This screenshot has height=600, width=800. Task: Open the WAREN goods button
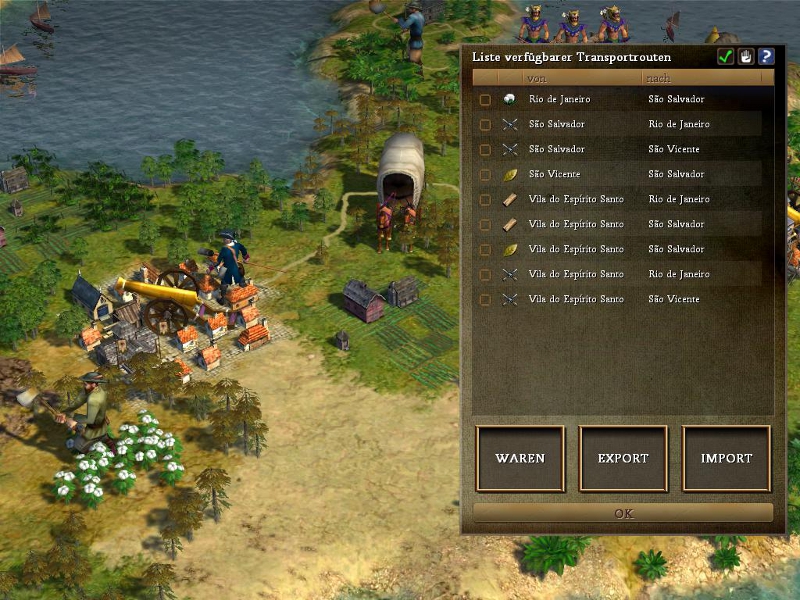tap(520, 458)
